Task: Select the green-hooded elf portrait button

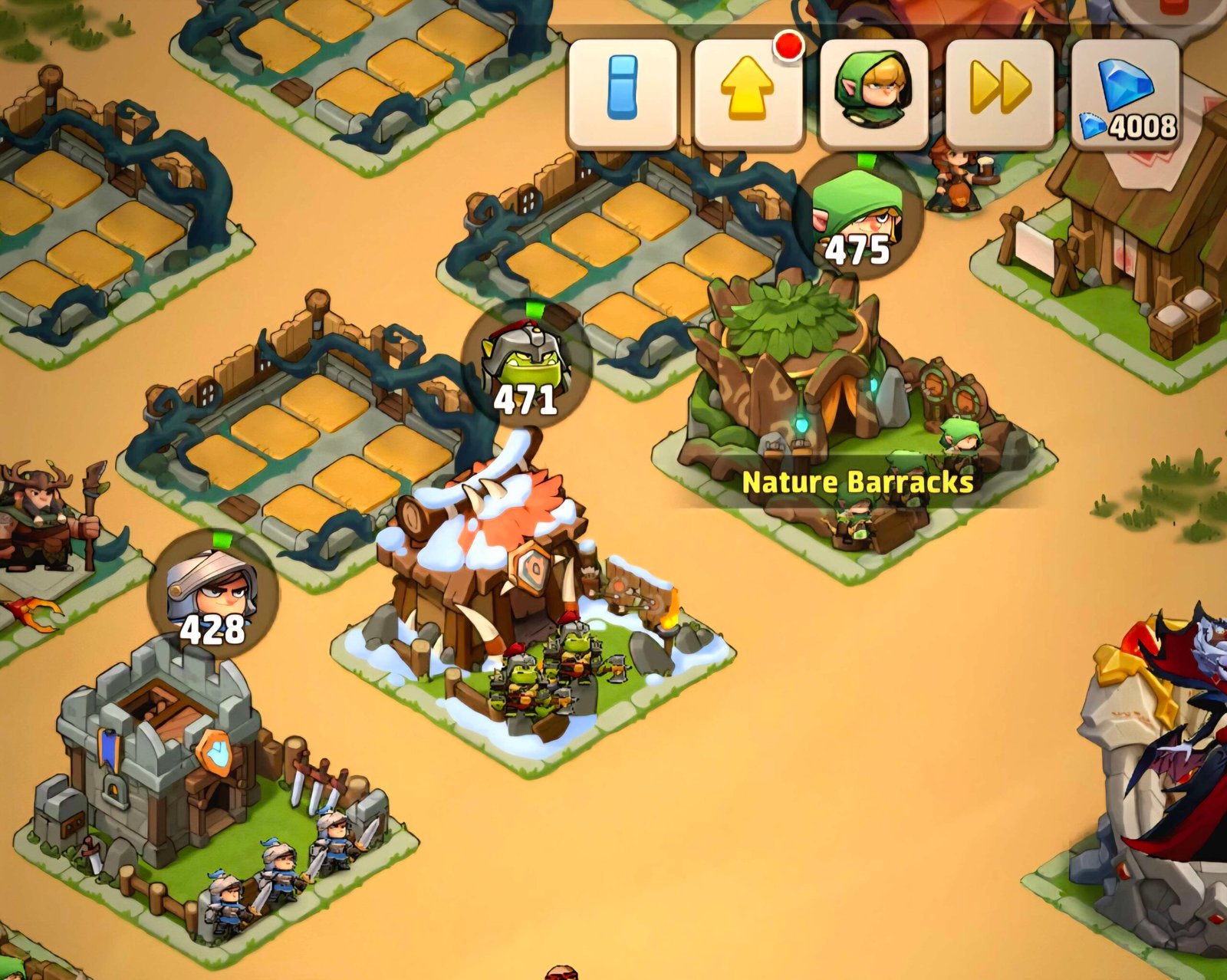Action: point(873,94)
